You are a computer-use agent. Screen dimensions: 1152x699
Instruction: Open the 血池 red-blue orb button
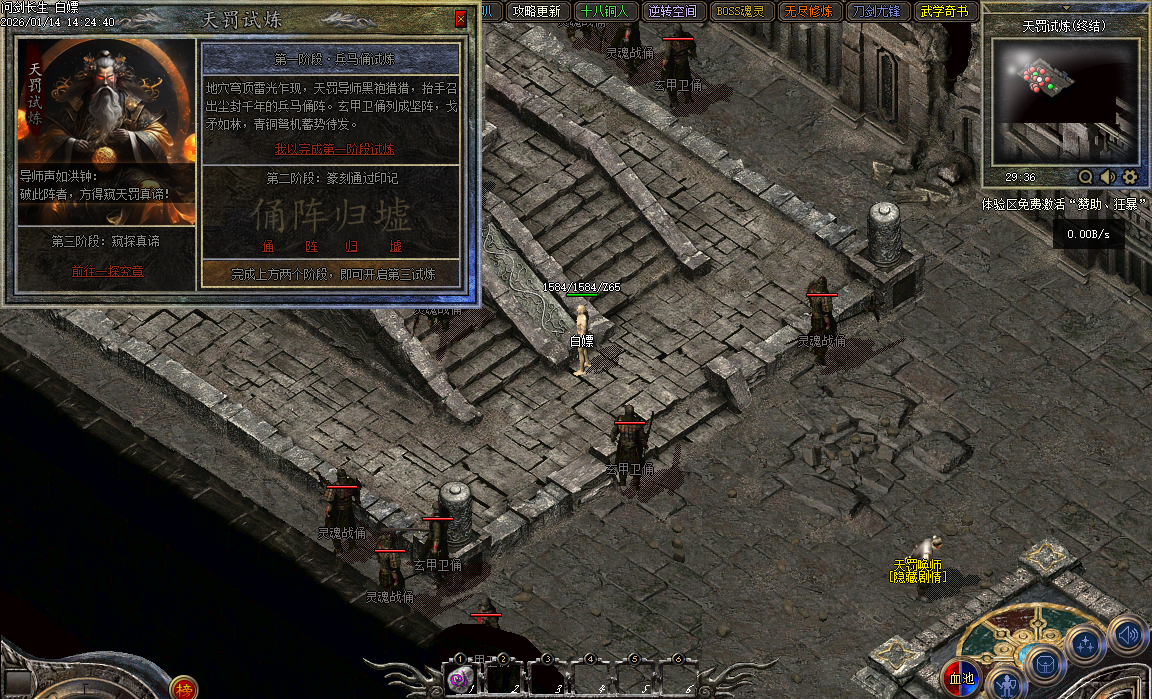[x=961, y=678]
